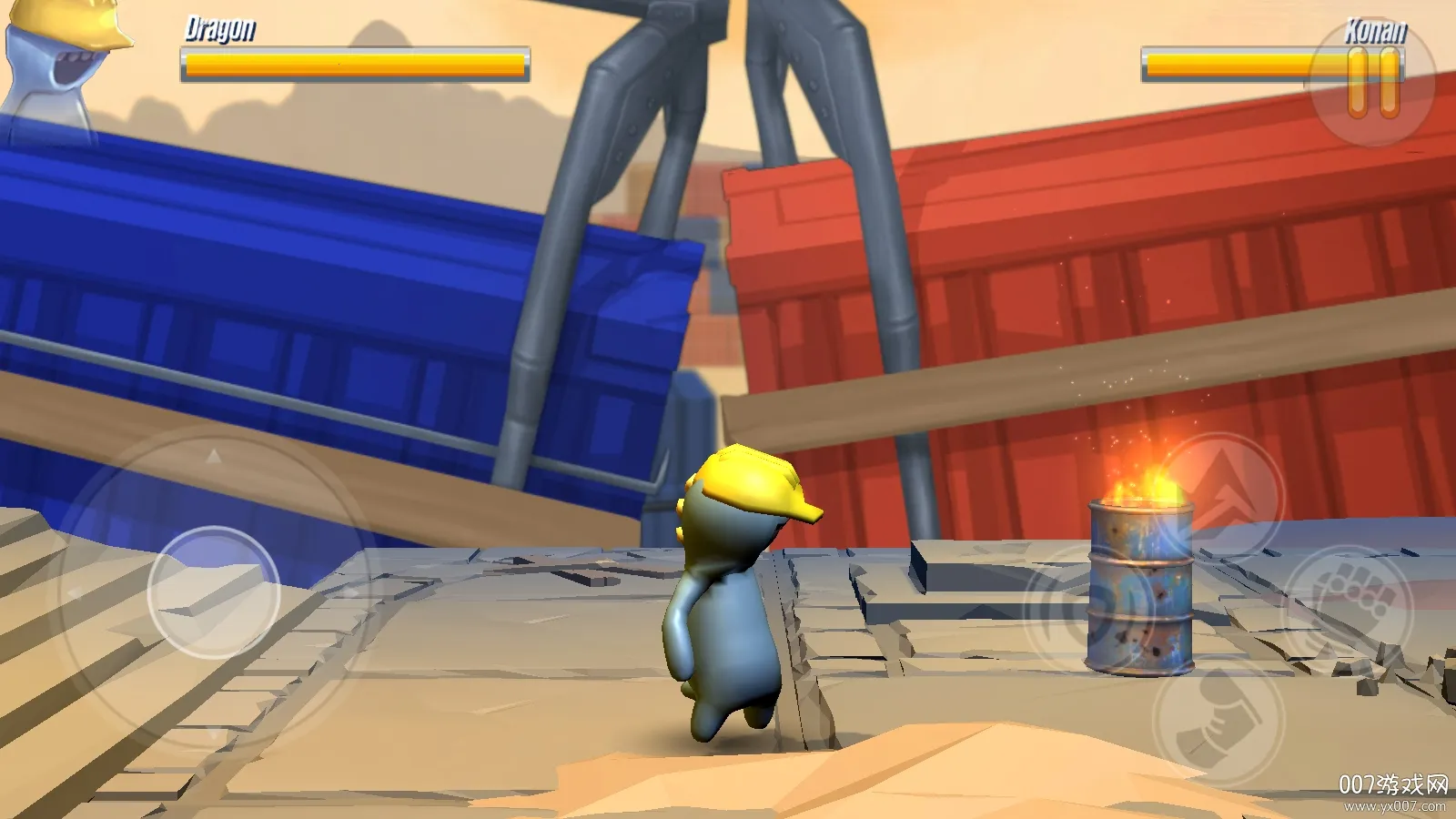Tap the virtual joystick thumb knob
Viewport: 1456px width, 819px height.
click(x=214, y=592)
